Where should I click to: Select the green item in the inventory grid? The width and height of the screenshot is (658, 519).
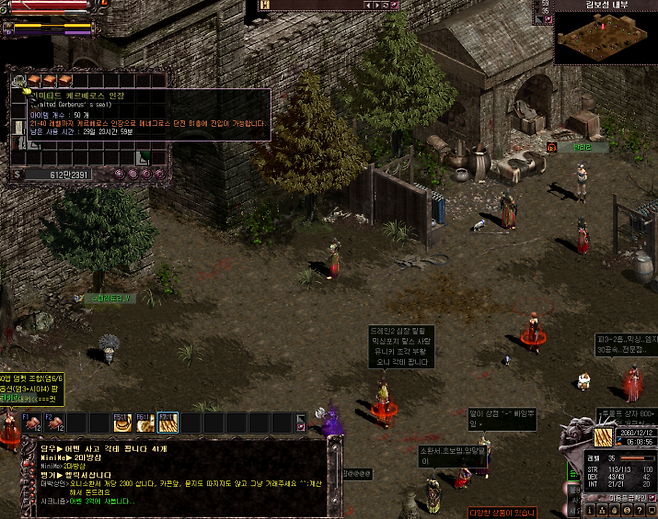click(144, 155)
